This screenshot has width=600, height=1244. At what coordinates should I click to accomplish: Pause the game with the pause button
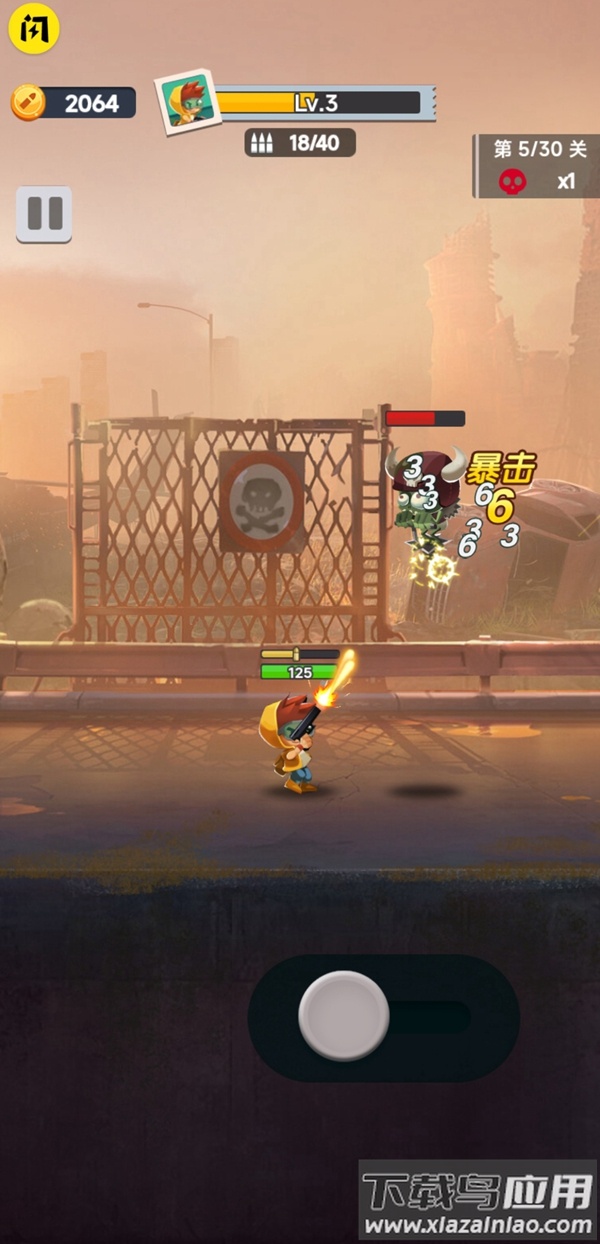pyautogui.click(x=44, y=214)
